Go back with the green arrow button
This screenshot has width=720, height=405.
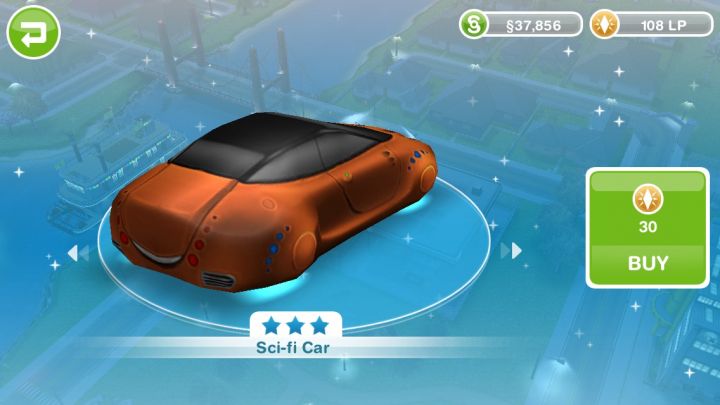pos(33,32)
